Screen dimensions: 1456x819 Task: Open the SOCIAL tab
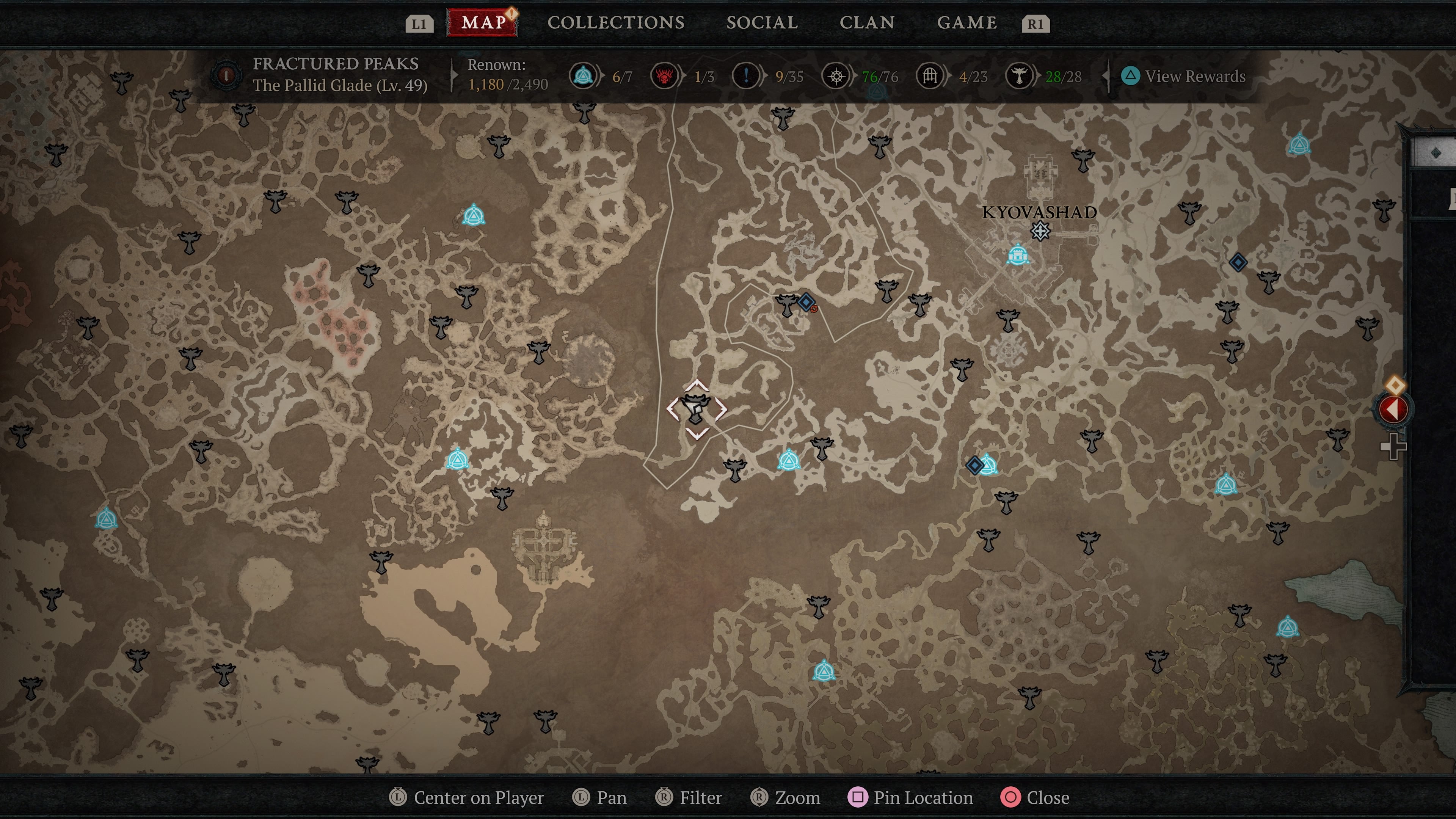tap(762, 23)
